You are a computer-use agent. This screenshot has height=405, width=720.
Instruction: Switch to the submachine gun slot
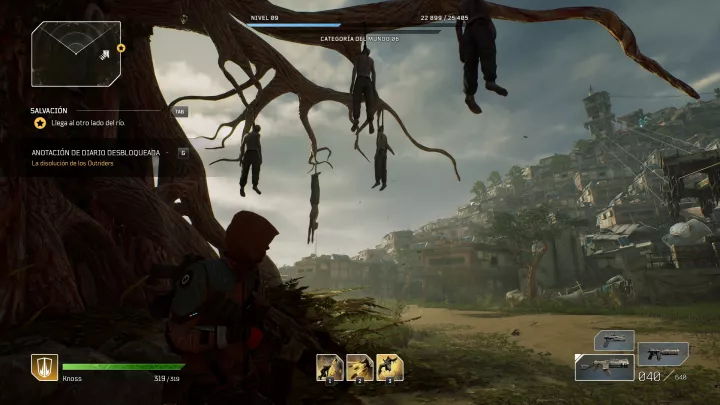pyautogui.click(x=663, y=353)
